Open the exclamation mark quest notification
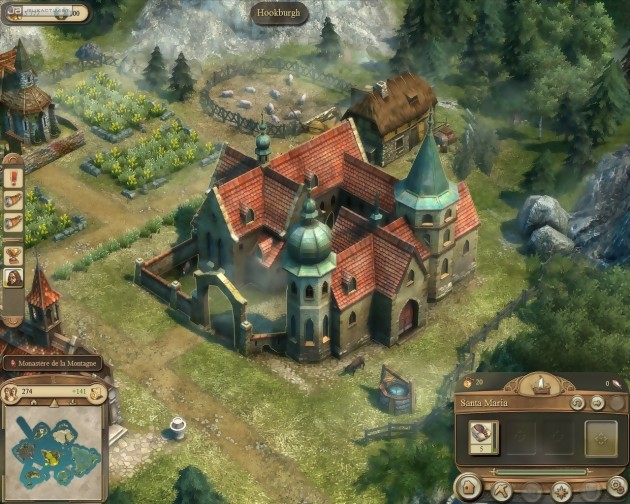This screenshot has width=630, height=504. click(13, 178)
